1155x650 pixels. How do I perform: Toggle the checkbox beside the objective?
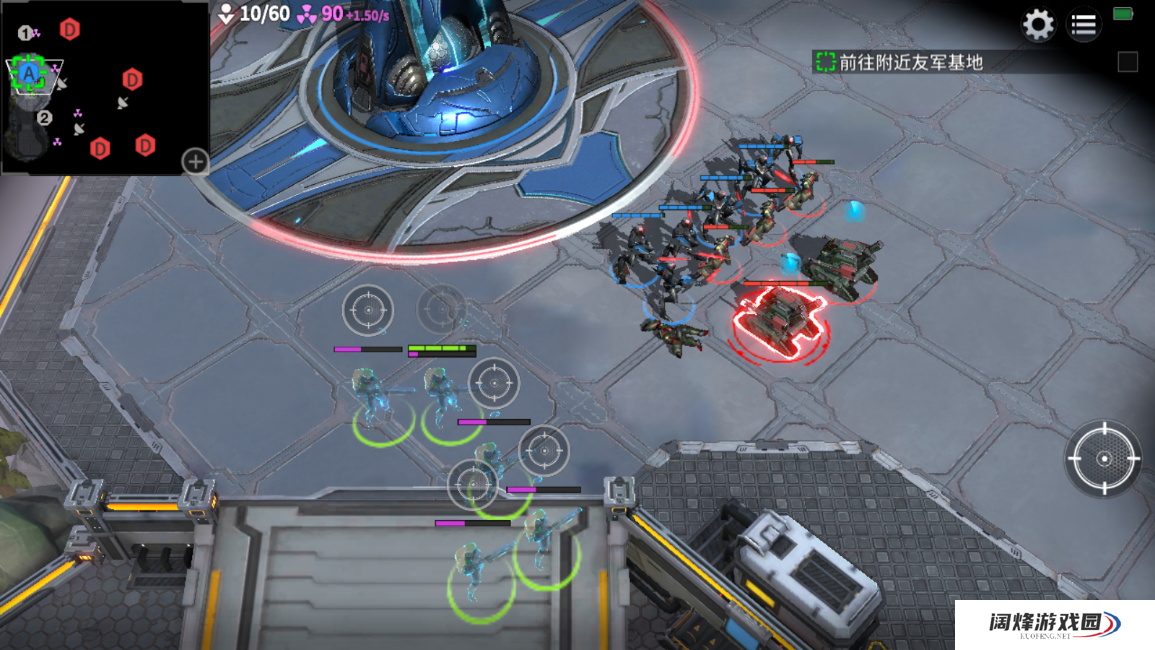[1127, 62]
